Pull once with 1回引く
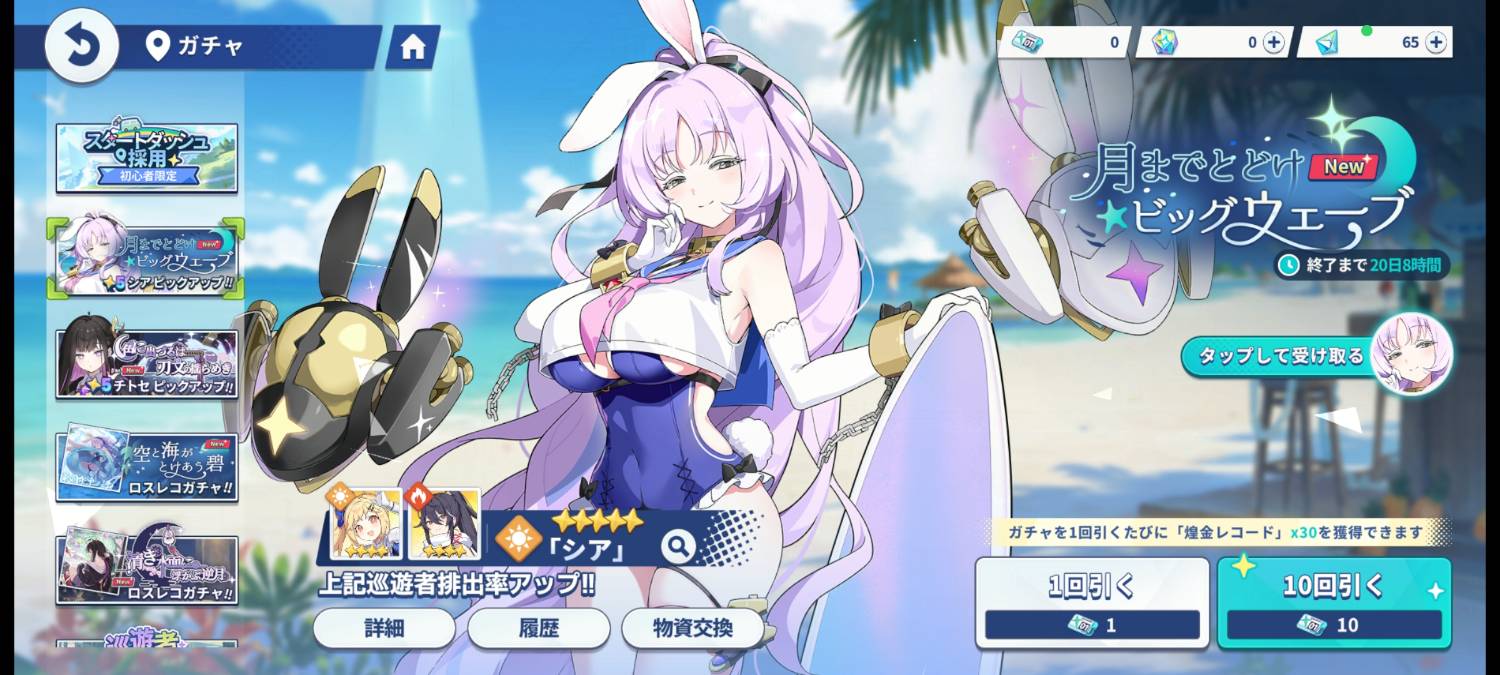 click(1092, 602)
